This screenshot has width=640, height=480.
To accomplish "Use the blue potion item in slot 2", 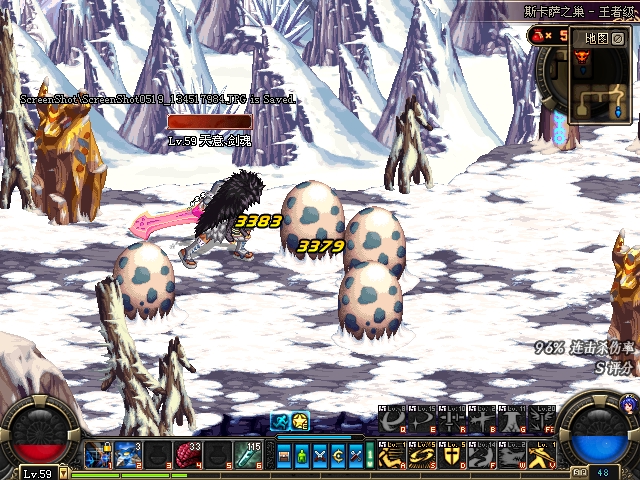I will (127, 454).
